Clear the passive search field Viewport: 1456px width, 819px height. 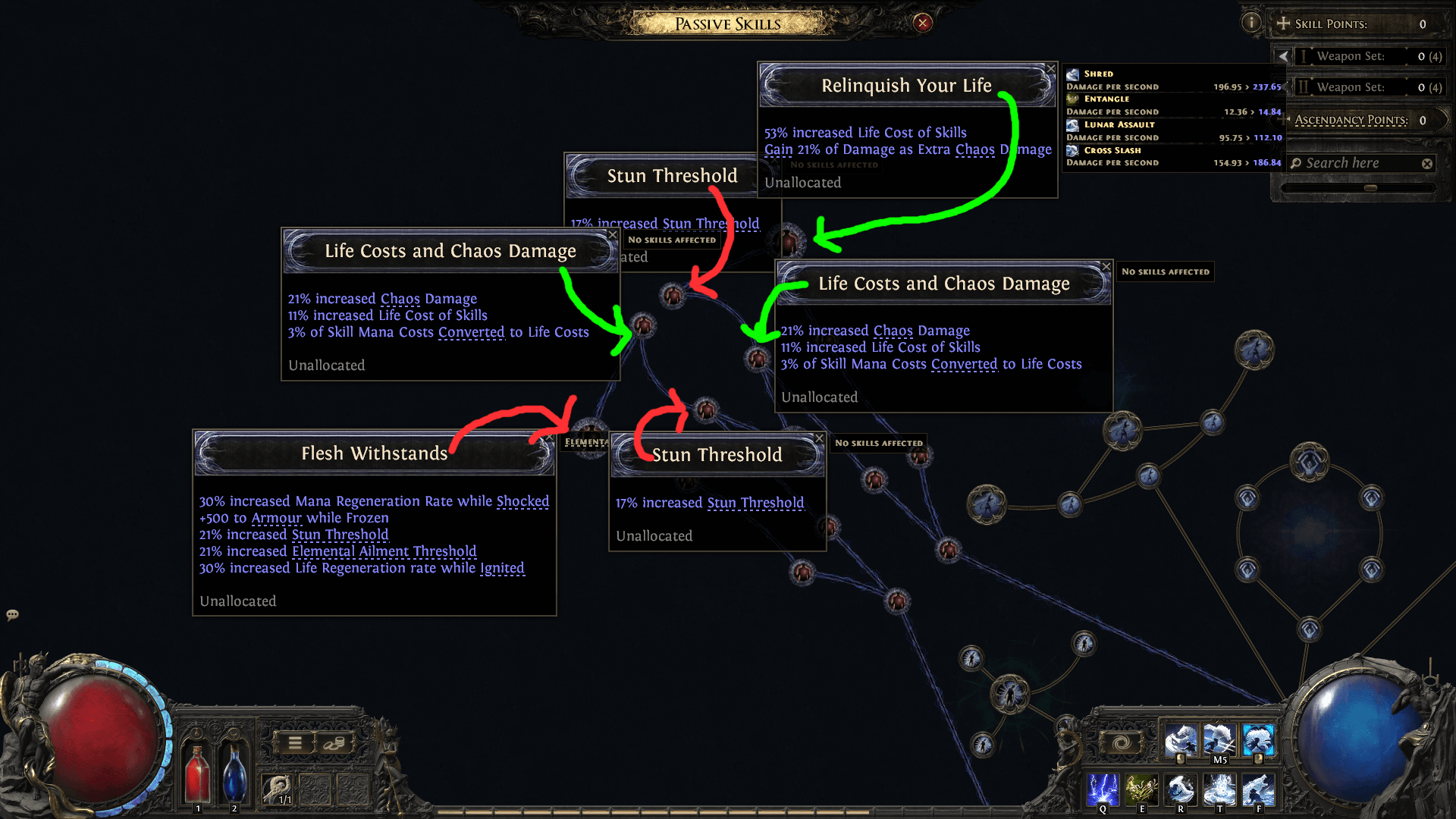pos(1427,164)
